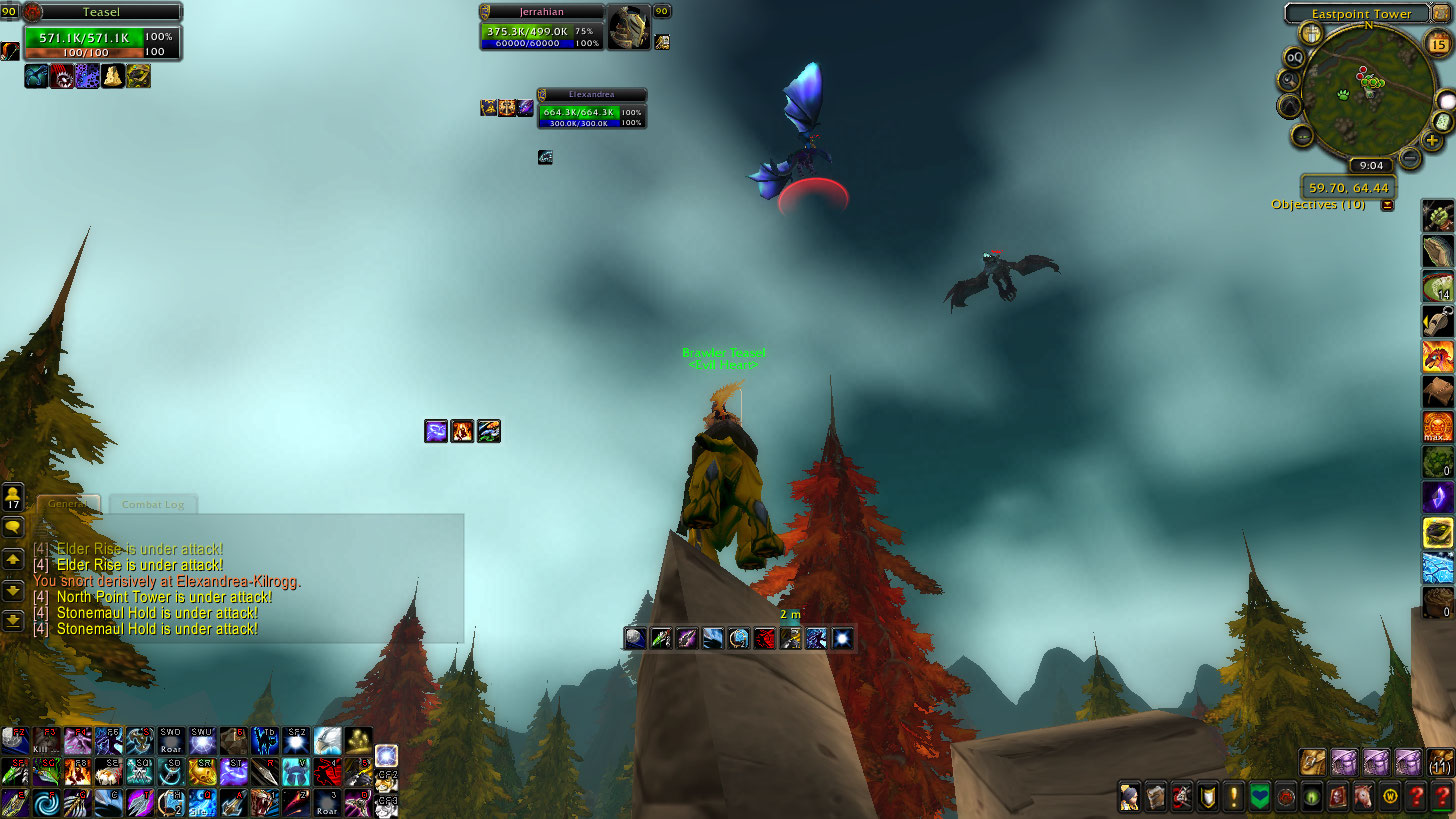Open the minimap

point(1365,95)
